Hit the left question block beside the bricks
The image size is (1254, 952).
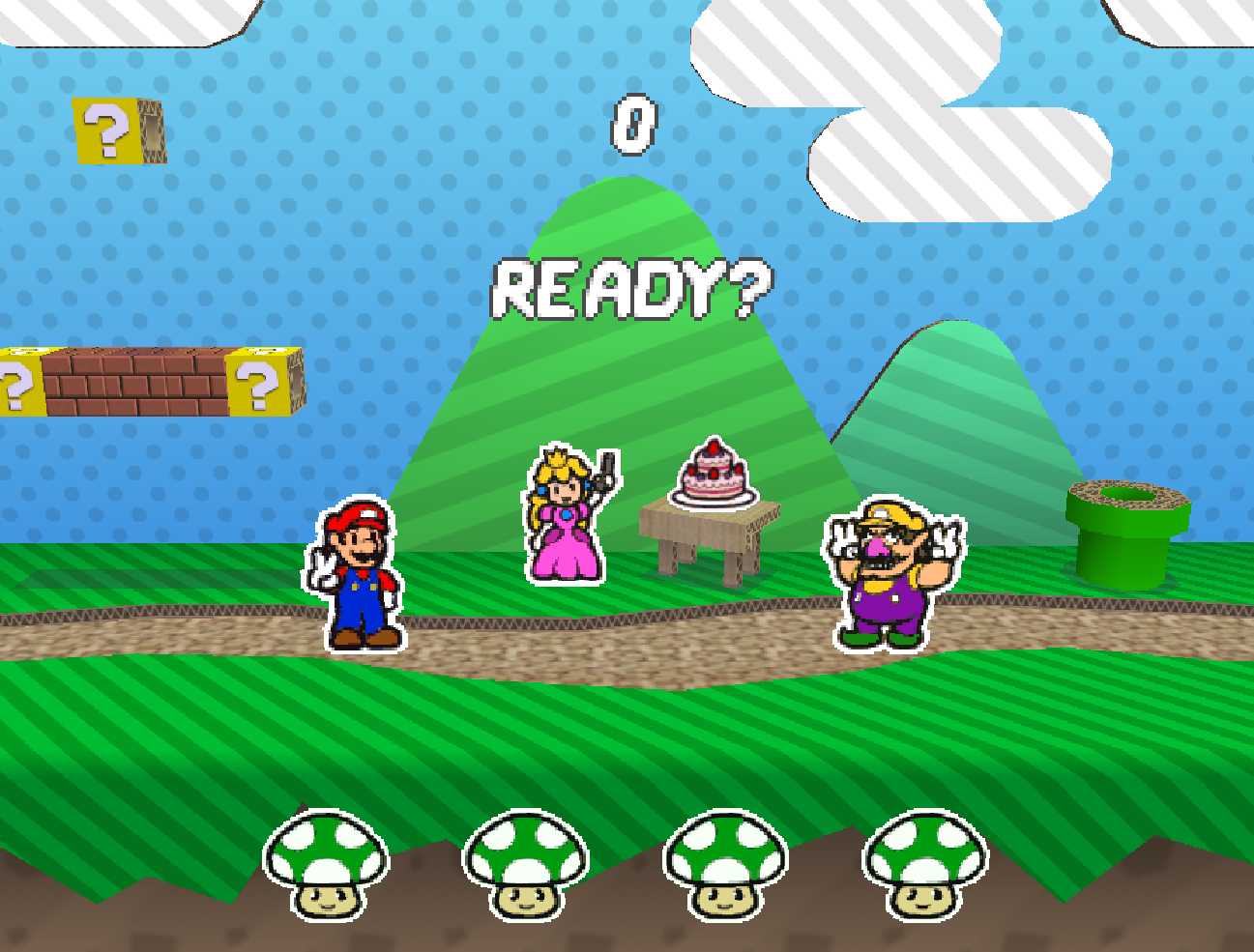coord(17,382)
